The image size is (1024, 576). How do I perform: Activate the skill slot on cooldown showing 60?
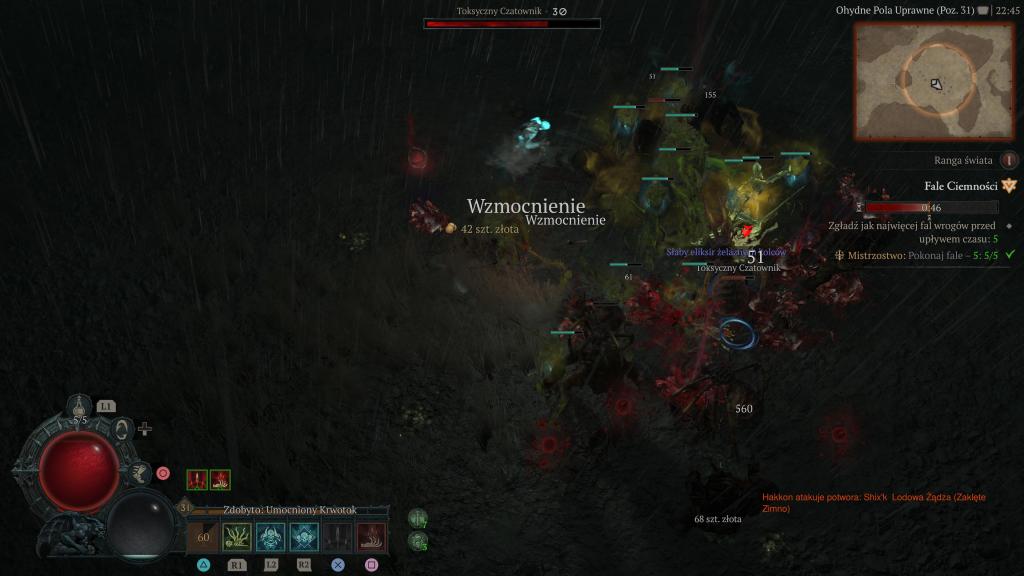tap(204, 537)
